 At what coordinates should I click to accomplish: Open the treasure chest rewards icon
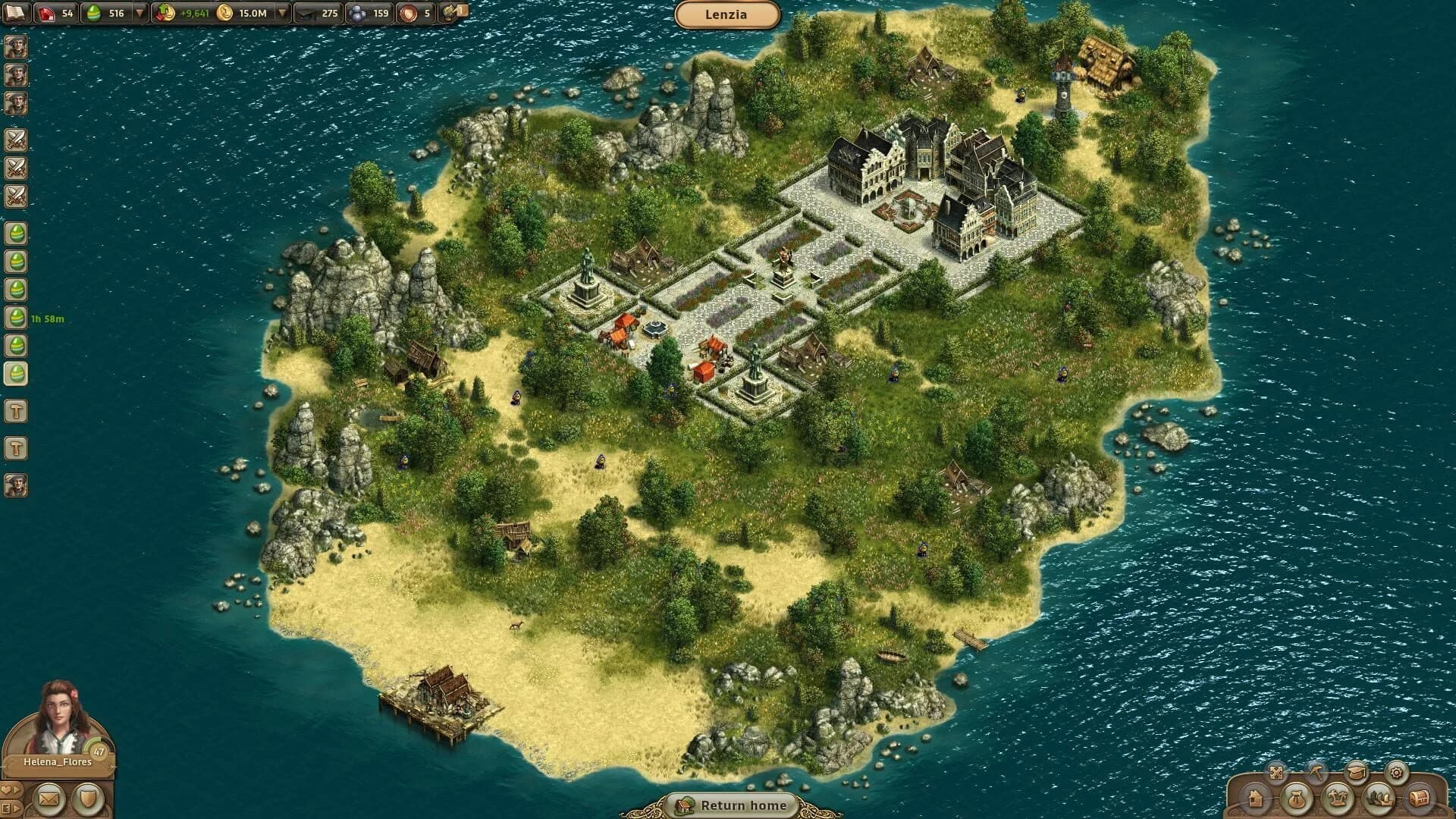coord(1423,798)
